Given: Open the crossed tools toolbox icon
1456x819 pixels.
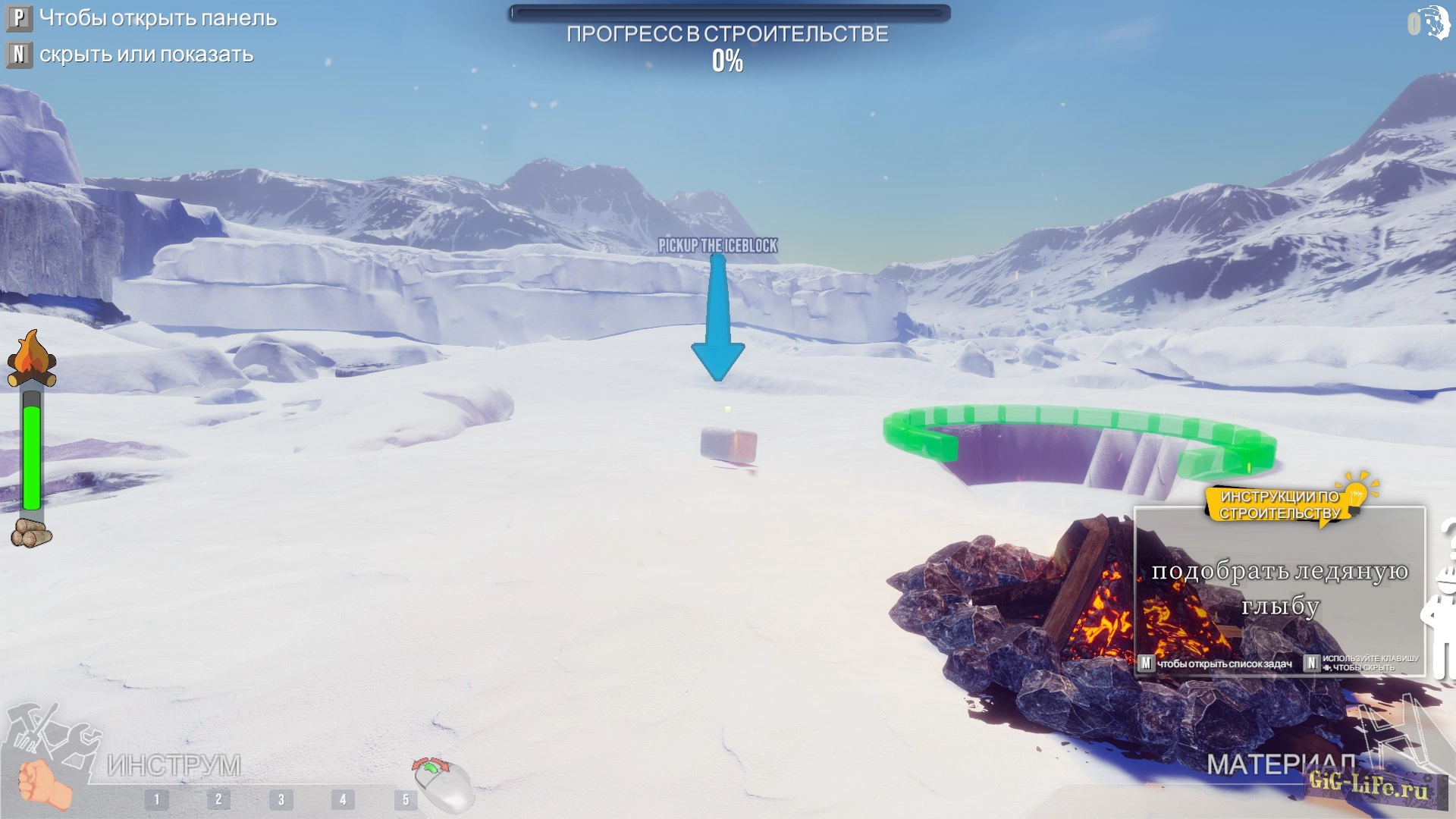Looking at the screenshot, I should coord(53,730).
